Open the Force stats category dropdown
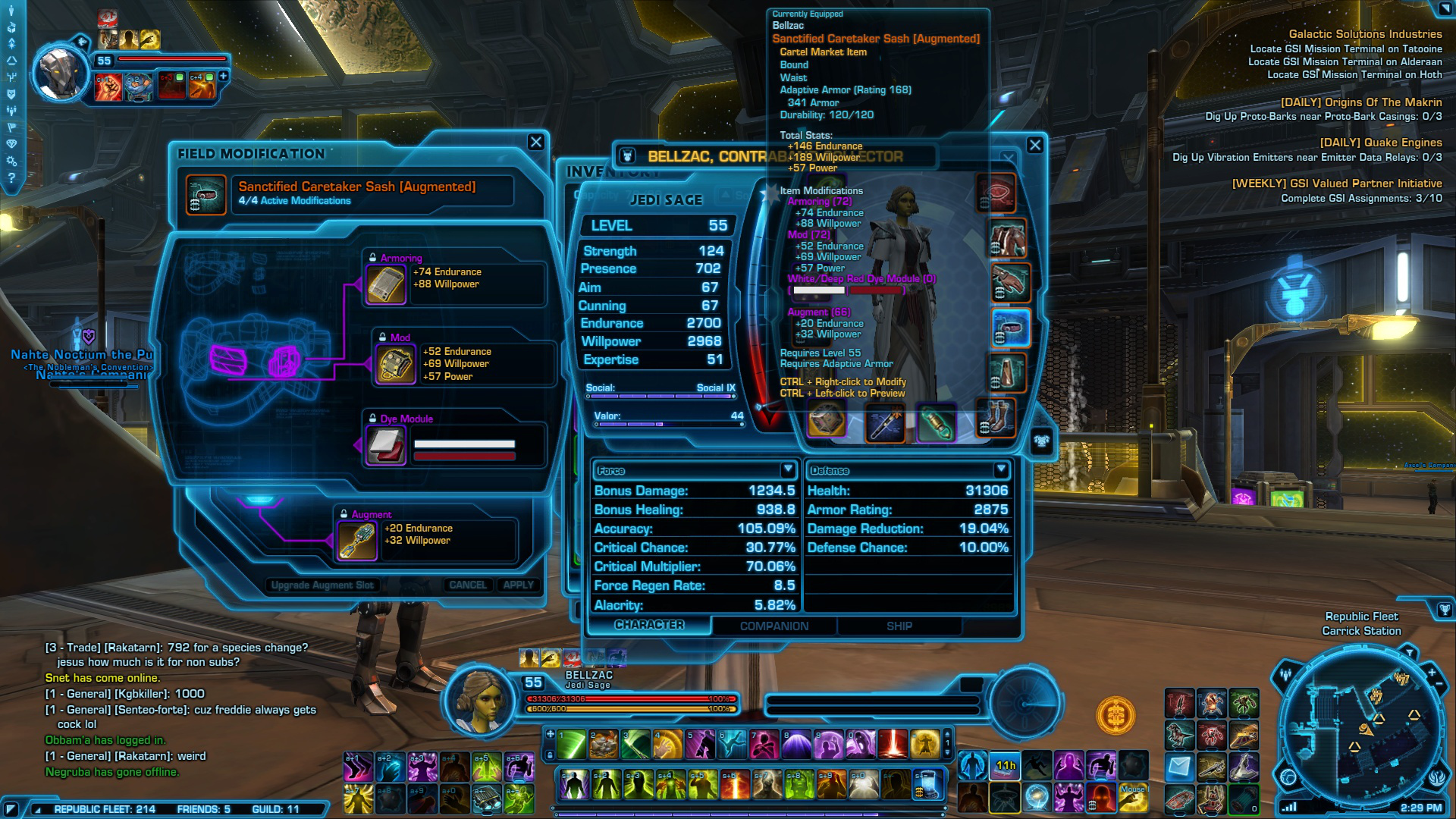The width and height of the screenshot is (1456, 819). (x=786, y=470)
